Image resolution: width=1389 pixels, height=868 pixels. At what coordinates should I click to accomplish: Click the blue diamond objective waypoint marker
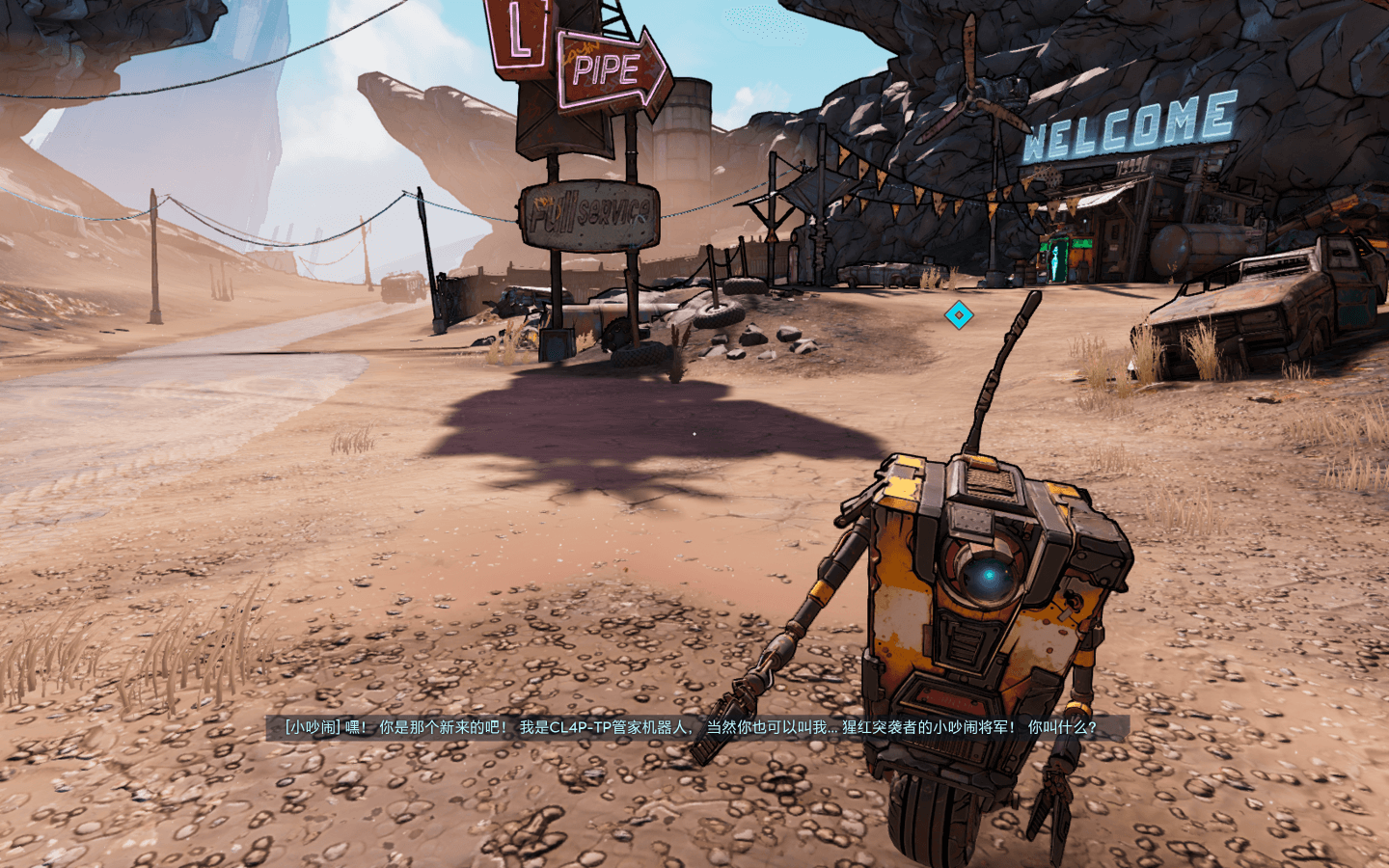(x=958, y=314)
